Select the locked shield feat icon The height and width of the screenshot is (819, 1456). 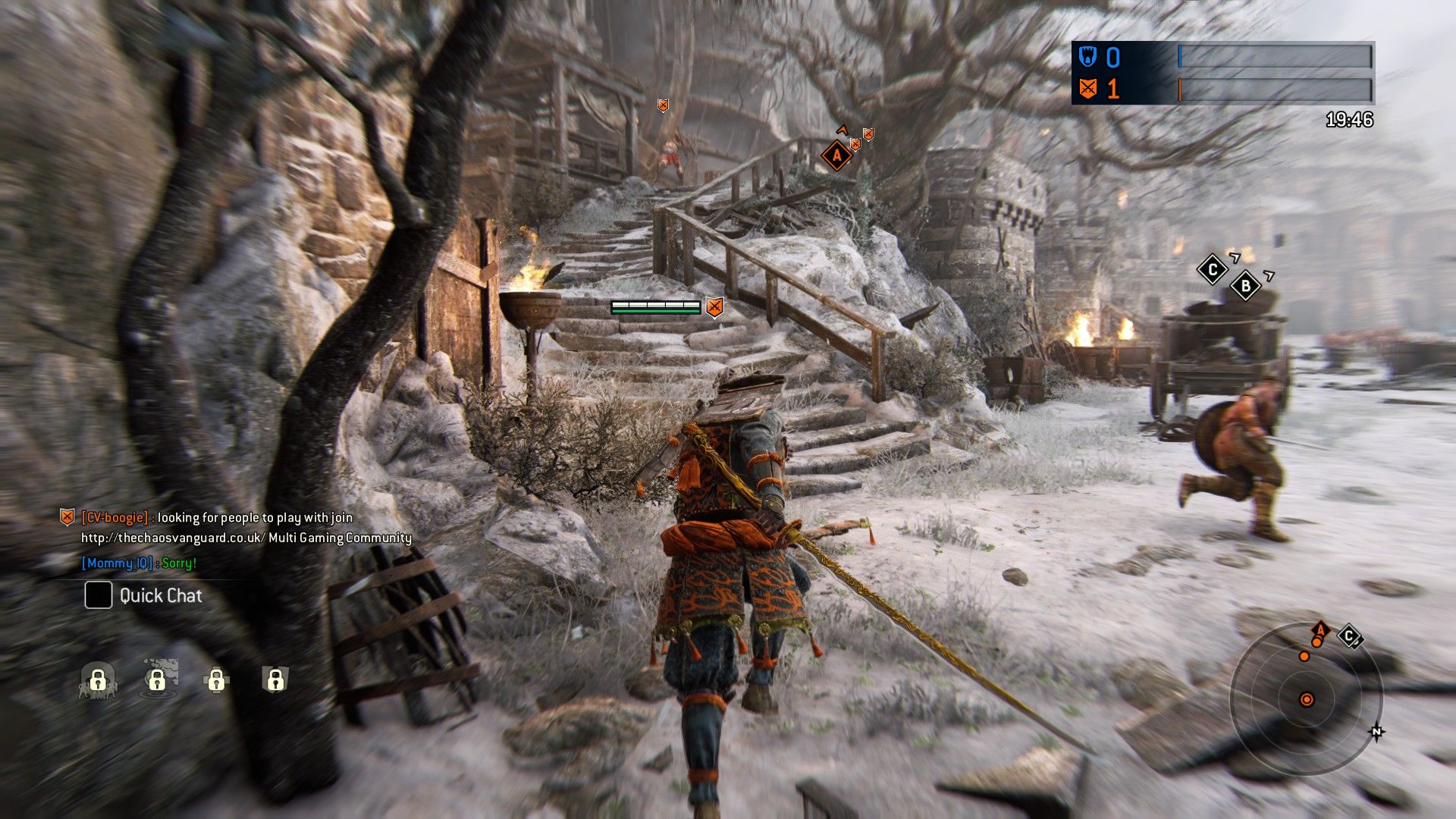tap(275, 679)
